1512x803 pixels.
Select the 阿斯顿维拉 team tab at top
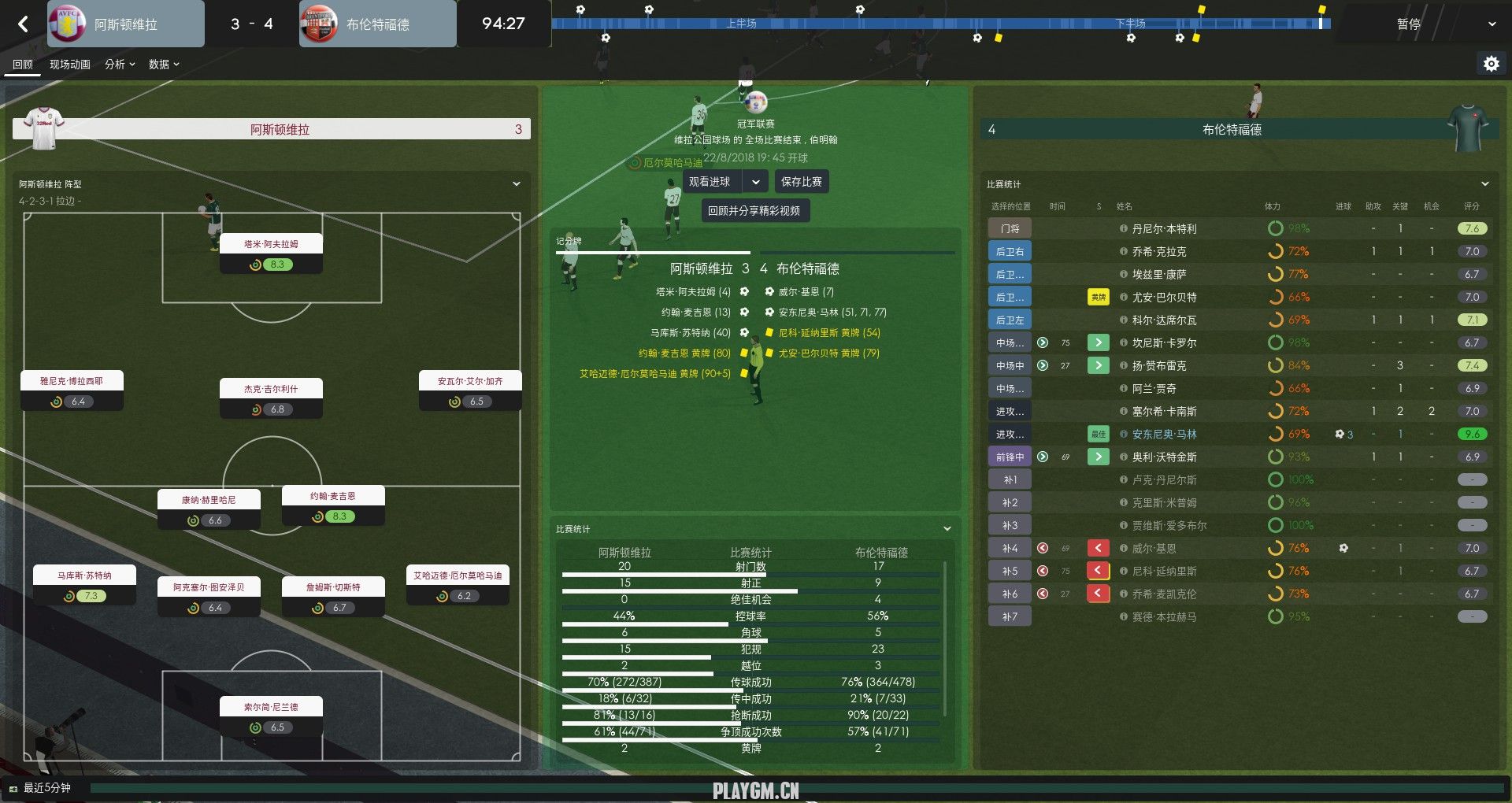(126, 24)
